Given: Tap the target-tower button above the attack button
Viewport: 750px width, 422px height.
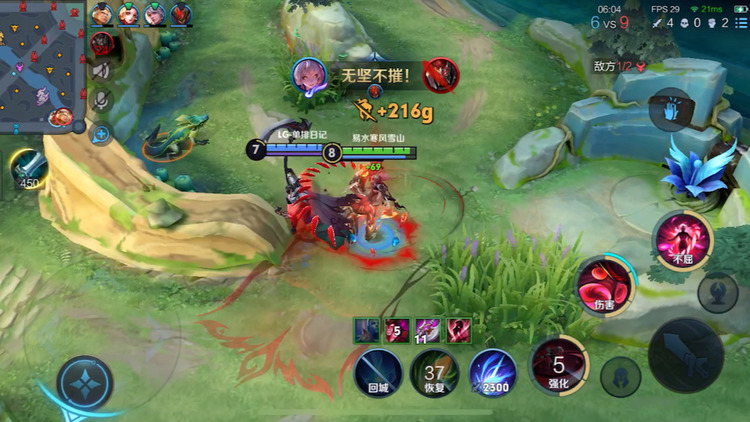Looking at the screenshot, I should [x=717, y=293].
